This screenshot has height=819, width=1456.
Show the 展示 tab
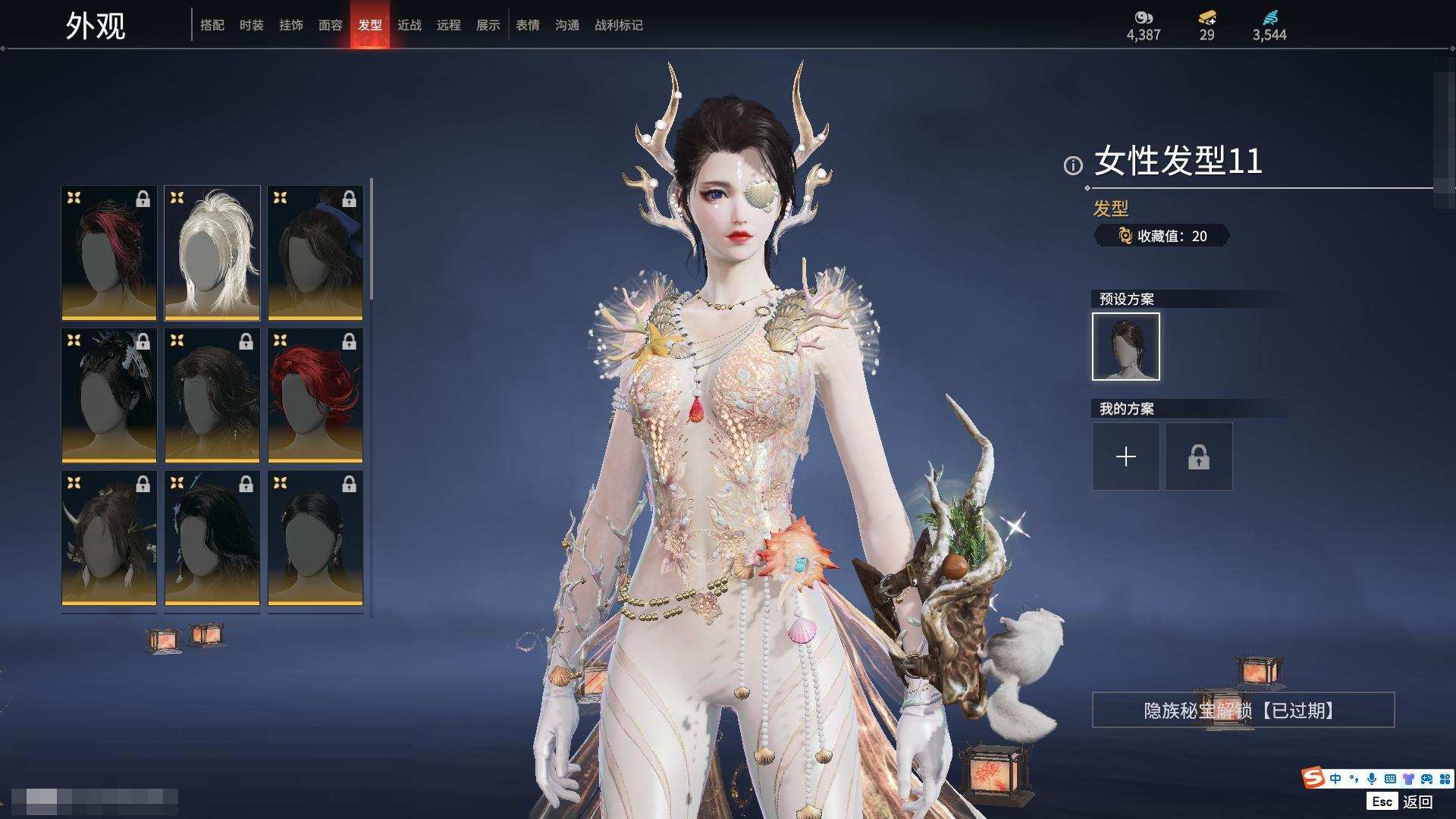(x=488, y=25)
